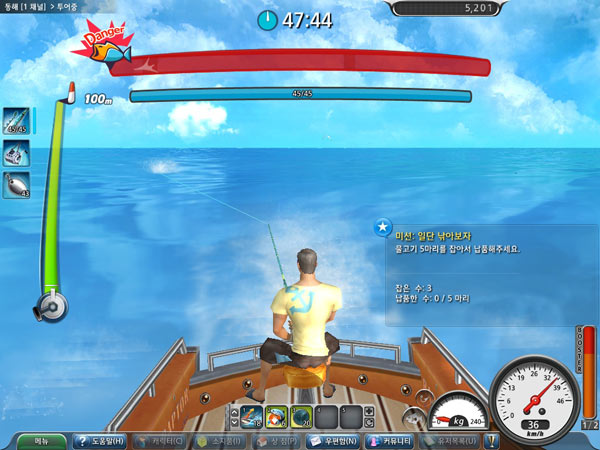Use the green orb hotbar item

tap(301, 416)
